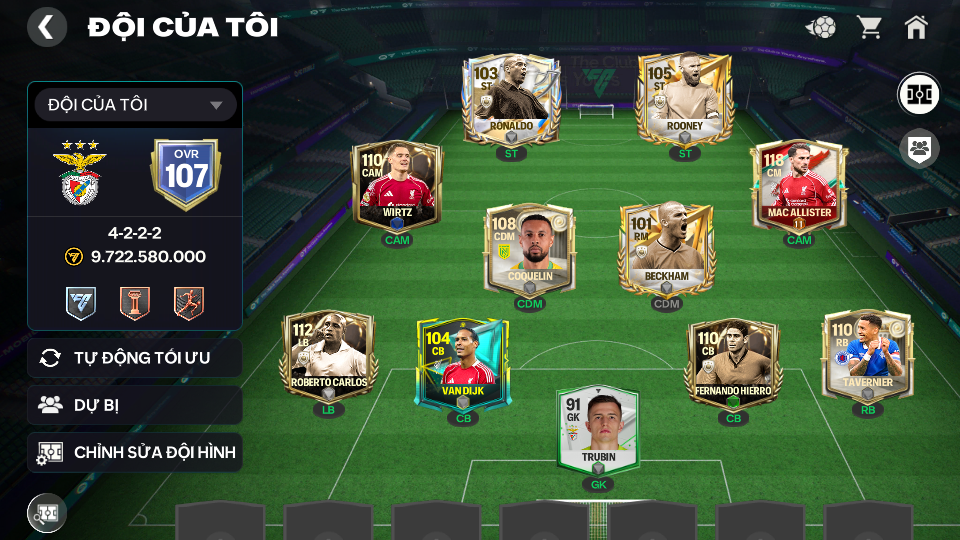Open the shopping cart store
This screenshot has width=960, height=540.
869,27
